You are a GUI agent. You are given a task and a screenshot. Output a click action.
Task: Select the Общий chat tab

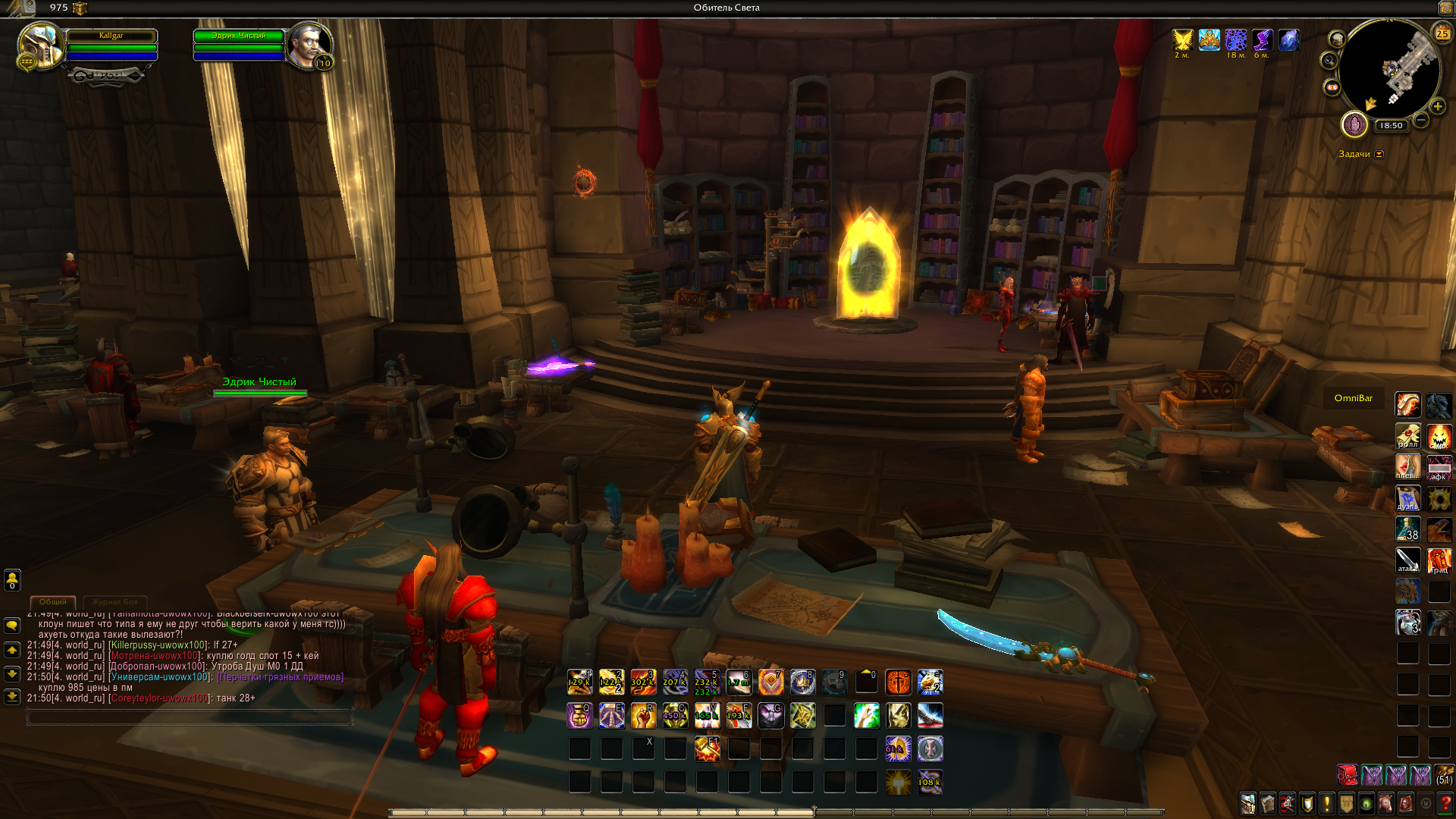(x=53, y=602)
